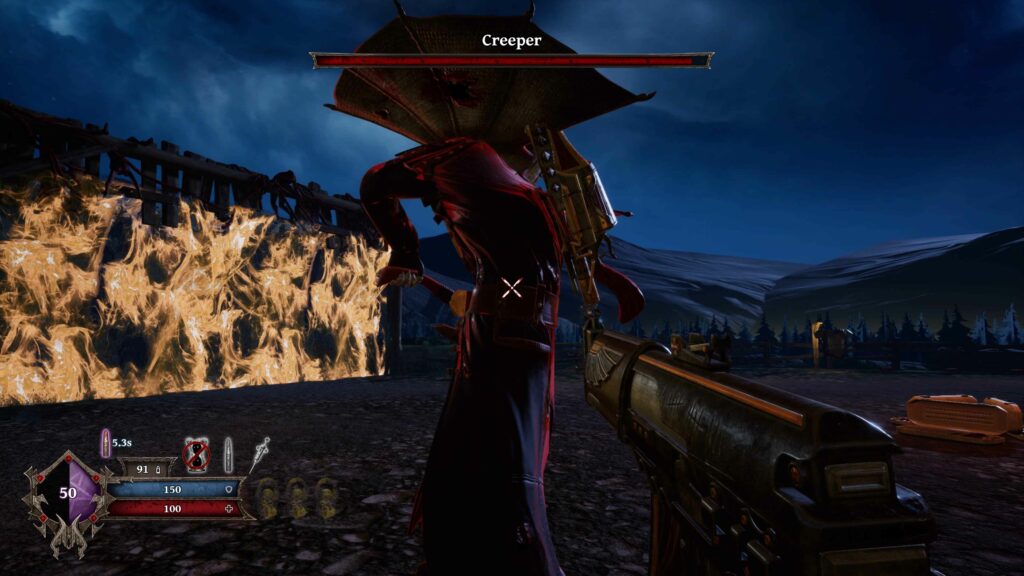Image resolution: width=1024 pixels, height=576 pixels.
Task: Click the crossed-out hourglass status icon
Action: coord(197,456)
